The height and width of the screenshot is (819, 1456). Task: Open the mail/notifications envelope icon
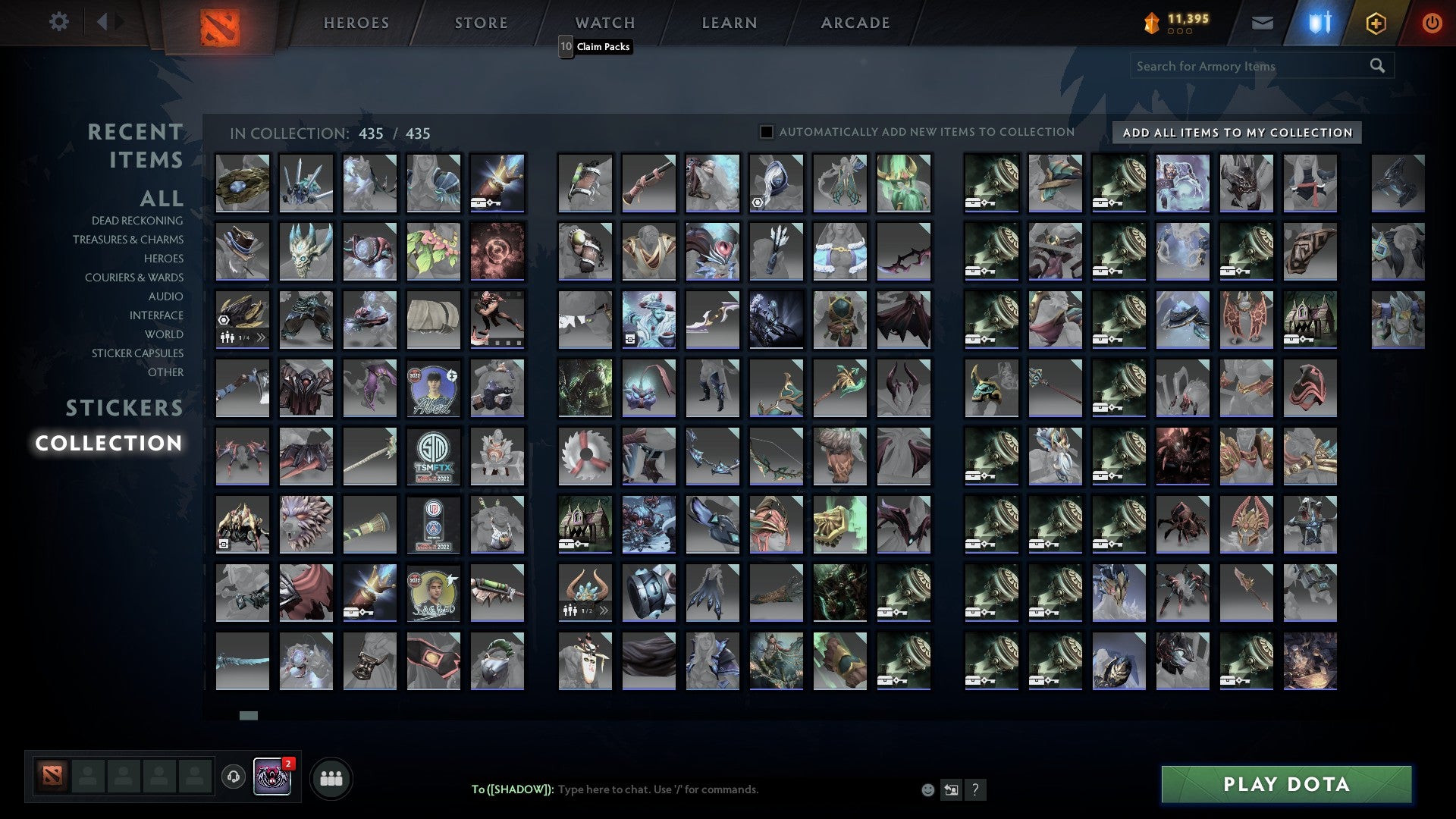coord(1262,23)
